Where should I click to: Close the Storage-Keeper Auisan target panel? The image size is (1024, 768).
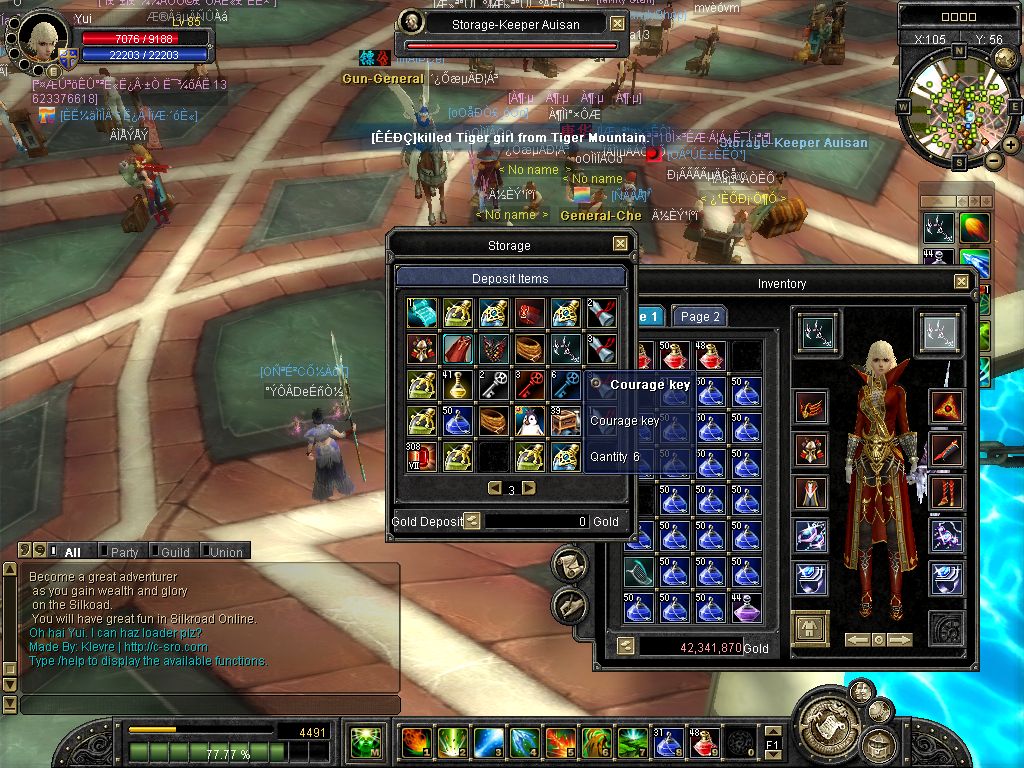coord(617,23)
